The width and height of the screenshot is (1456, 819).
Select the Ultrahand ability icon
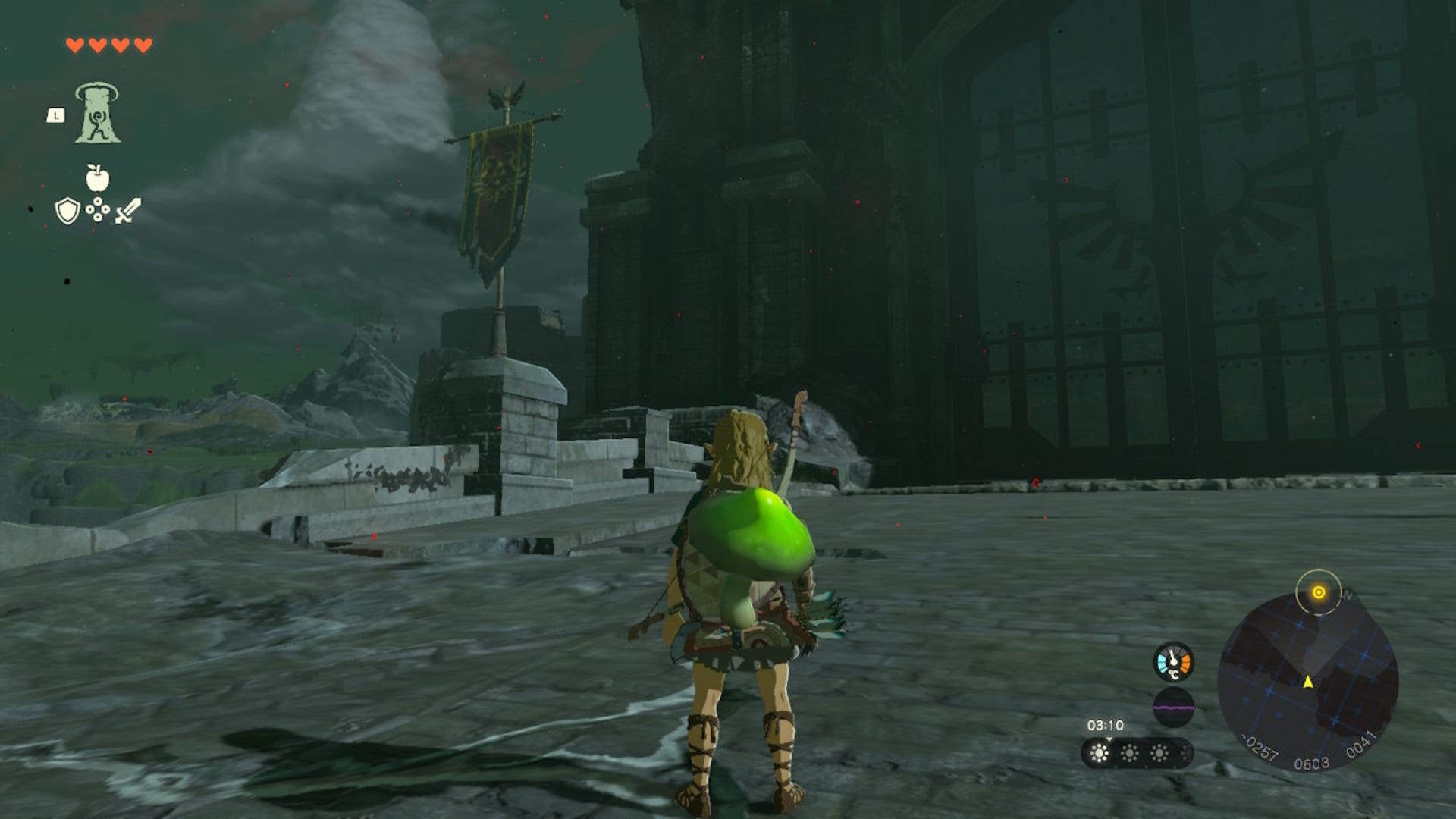pyautogui.click(x=96, y=114)
